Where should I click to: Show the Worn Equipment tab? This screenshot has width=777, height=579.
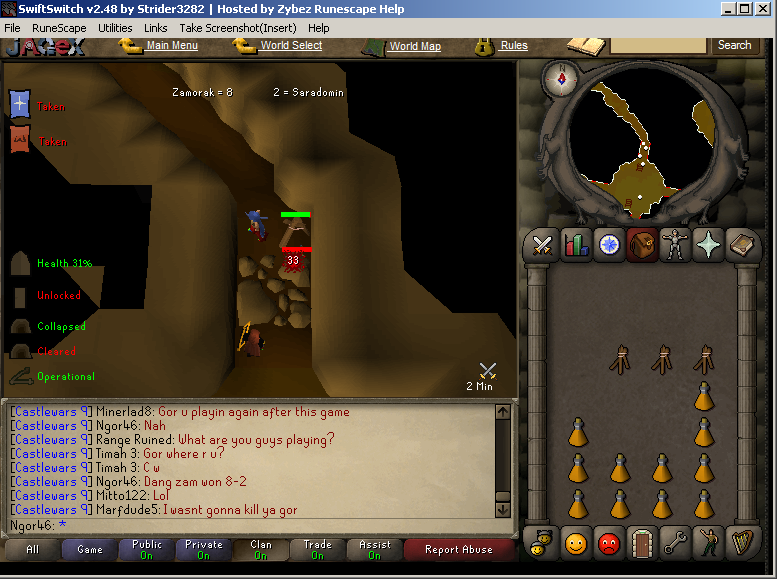(x=675, y=245)
